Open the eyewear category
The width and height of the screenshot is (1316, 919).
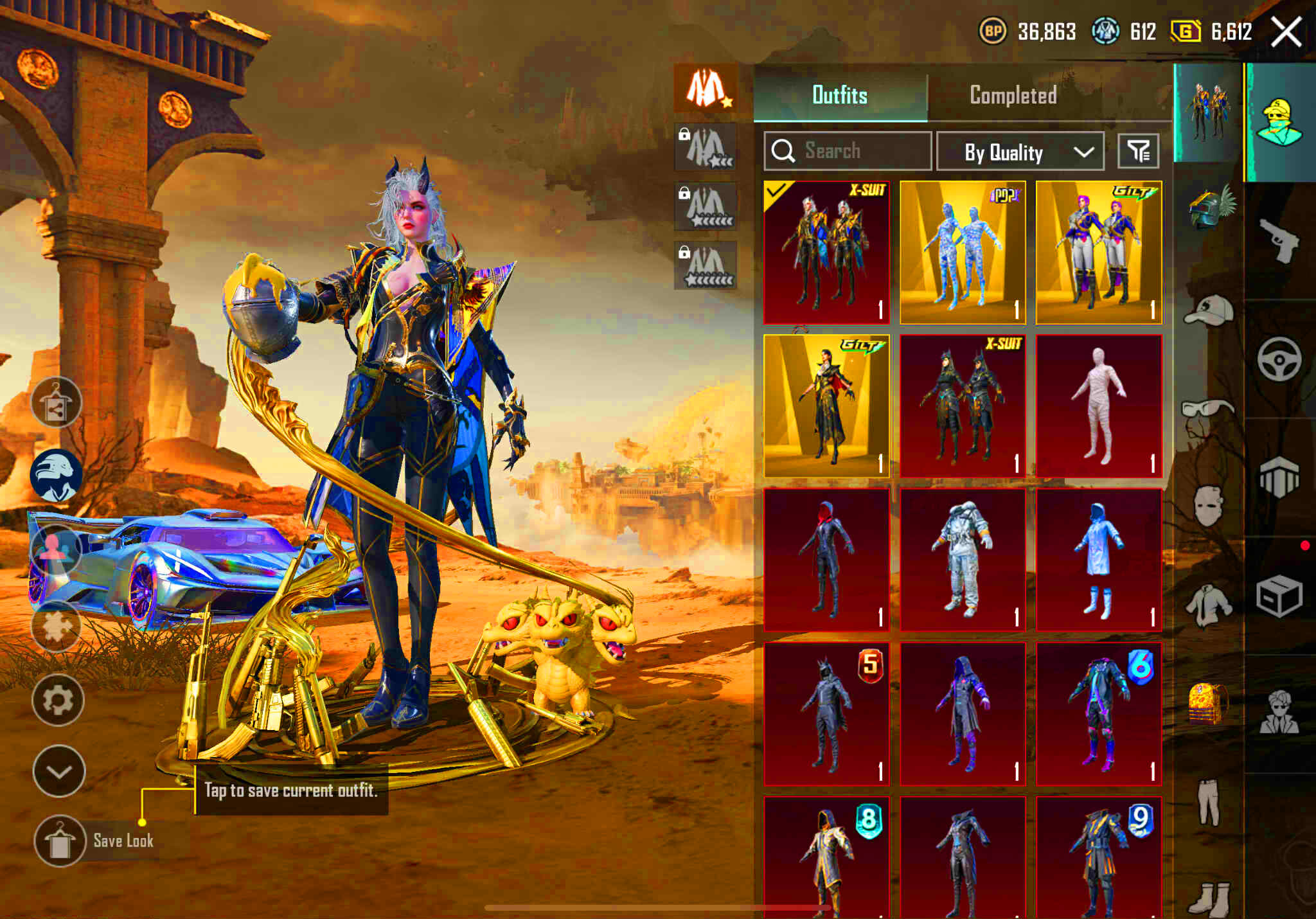coord(1207,407)
